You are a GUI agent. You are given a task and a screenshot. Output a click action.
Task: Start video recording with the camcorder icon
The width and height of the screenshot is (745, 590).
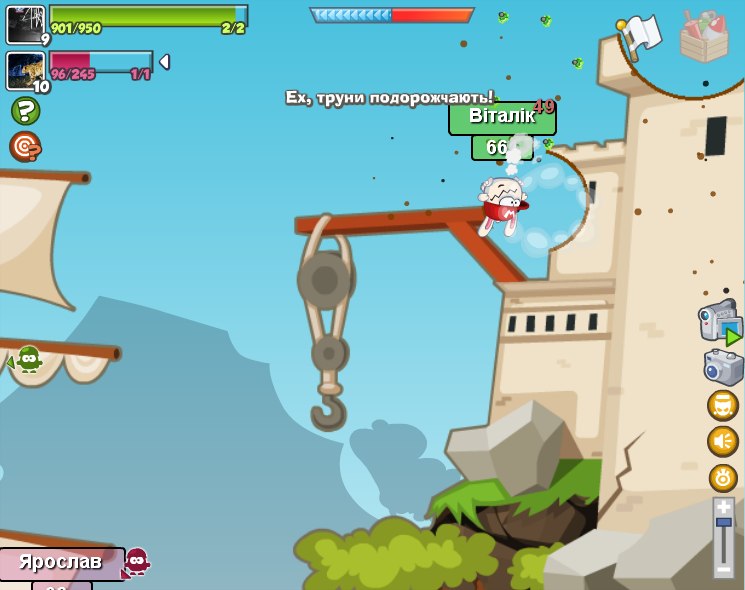pos(719,321)
